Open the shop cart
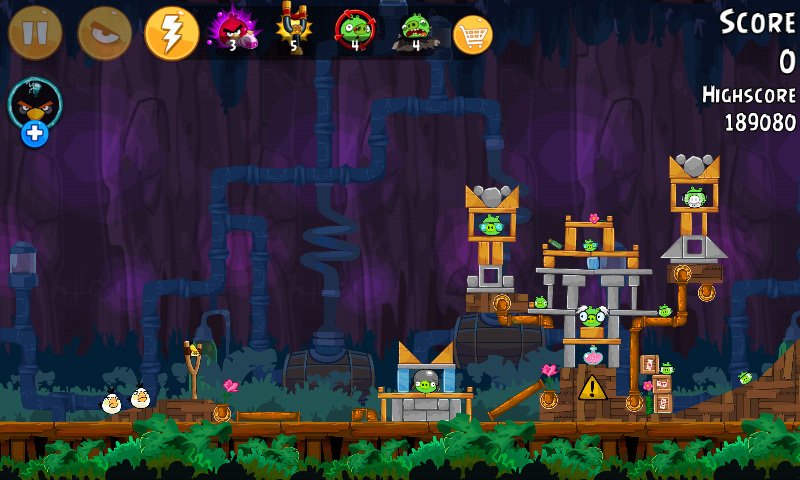 [473, 35]
